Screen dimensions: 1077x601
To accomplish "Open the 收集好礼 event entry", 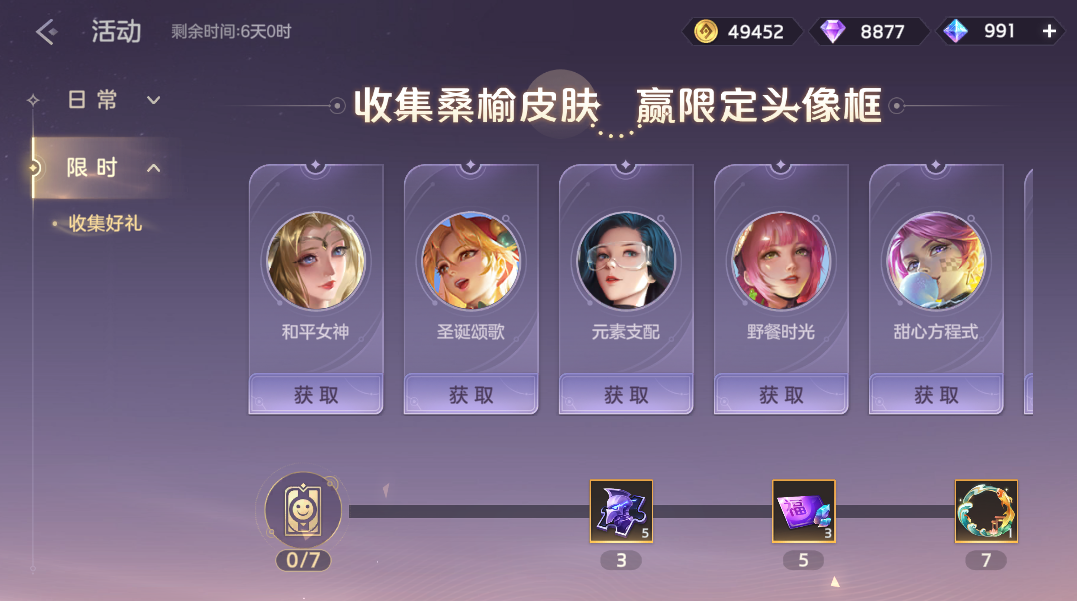I will (104, 223).
